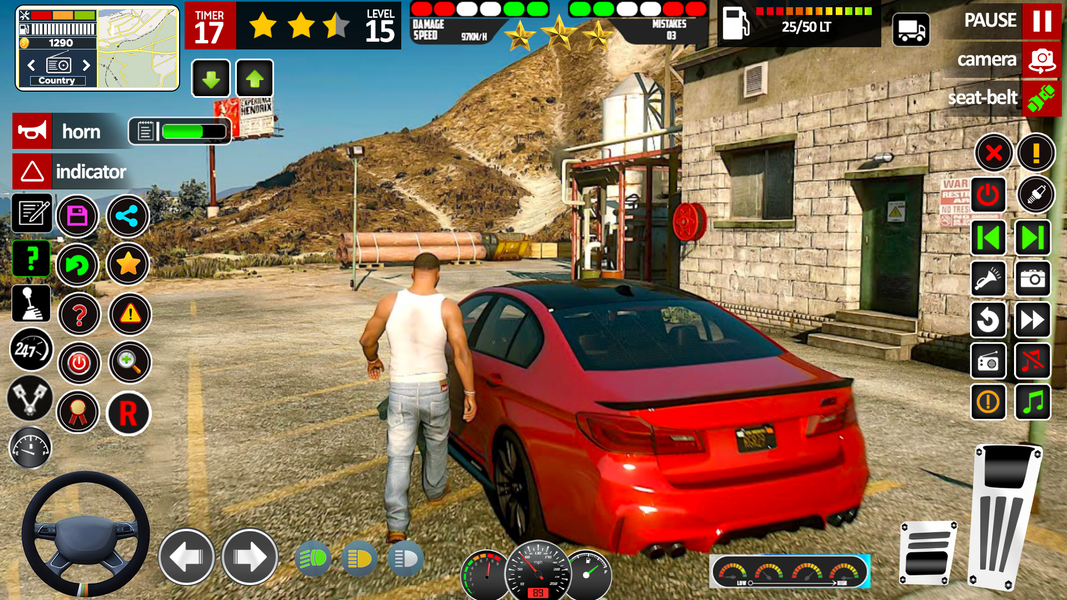This screenshot has height=600, width=1067.
Task: Play music with the green note button
Action: (1033, 402)
